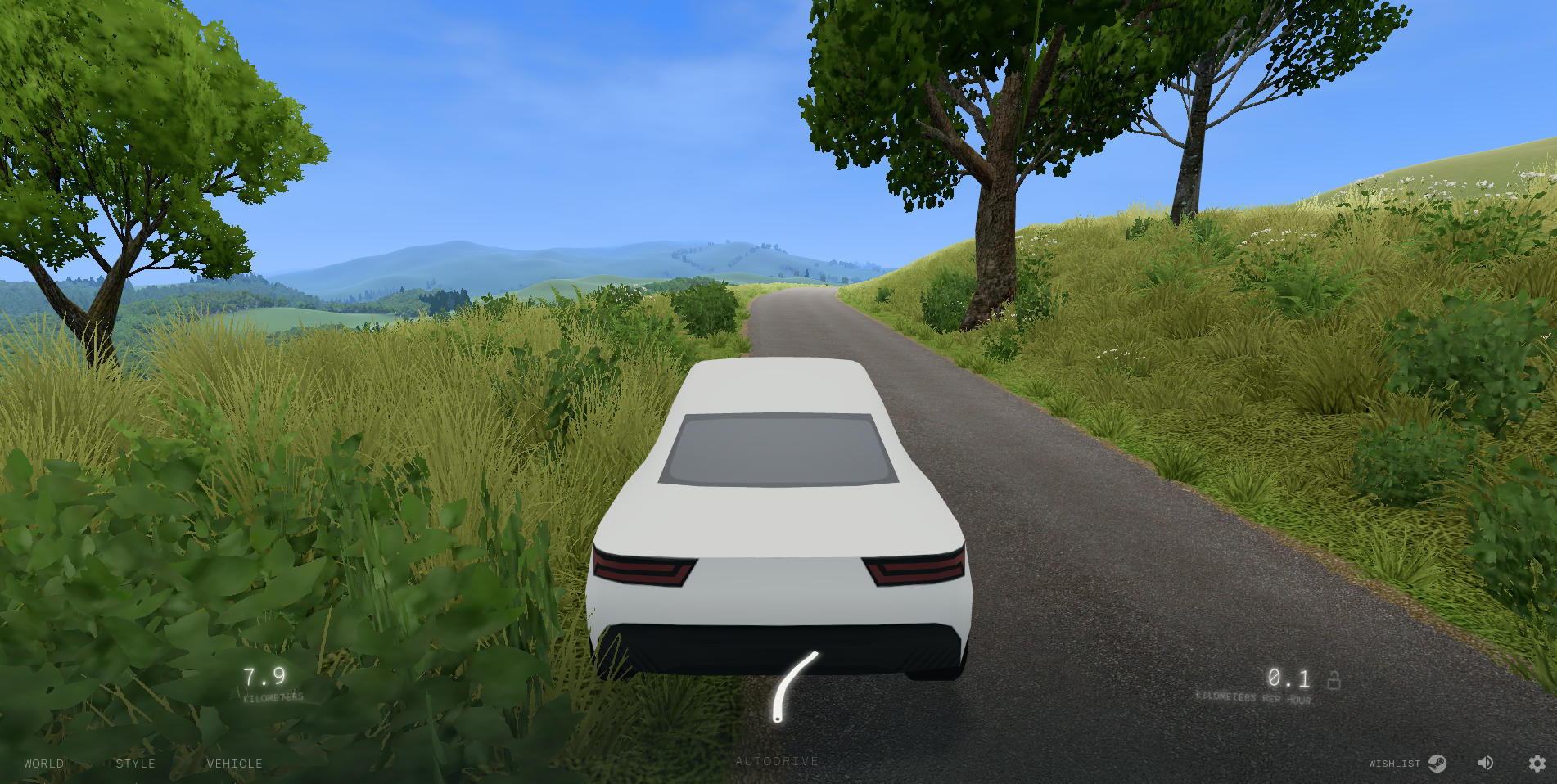Toggle audio off via the speaker control
1557x784 pixels.
[1486, 763]
